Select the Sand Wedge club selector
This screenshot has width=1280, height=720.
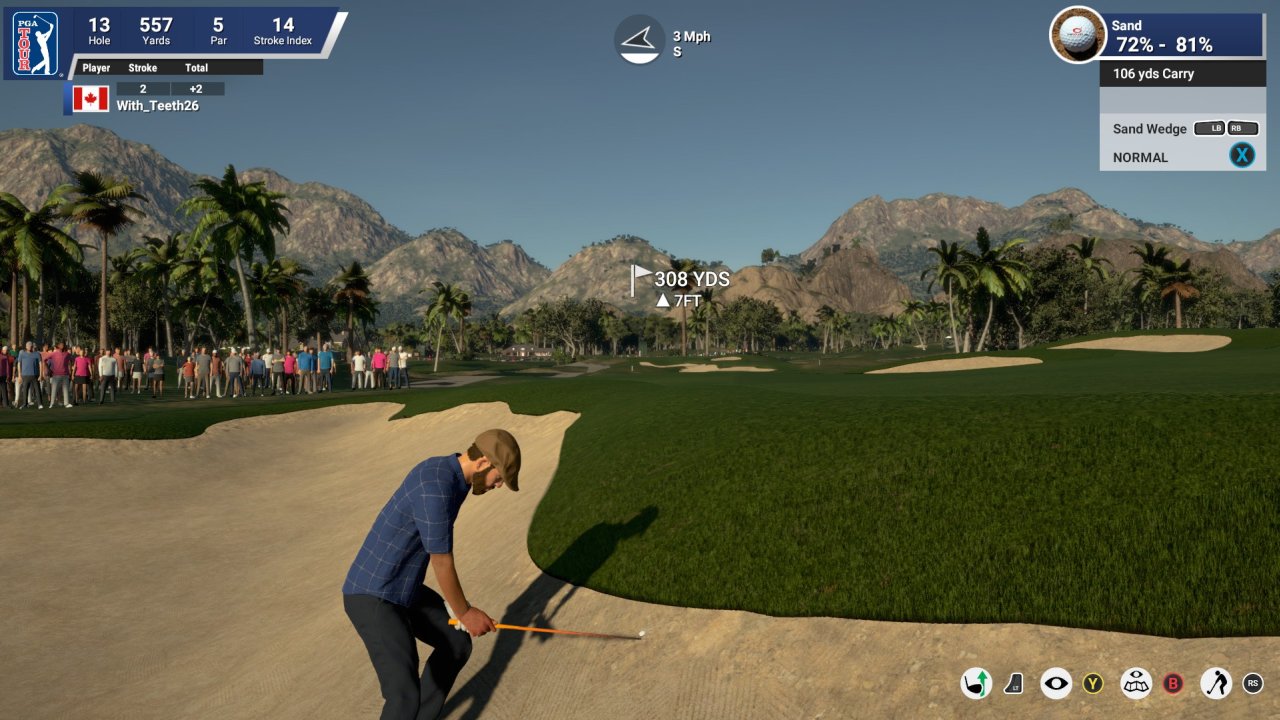point(1150,129)
